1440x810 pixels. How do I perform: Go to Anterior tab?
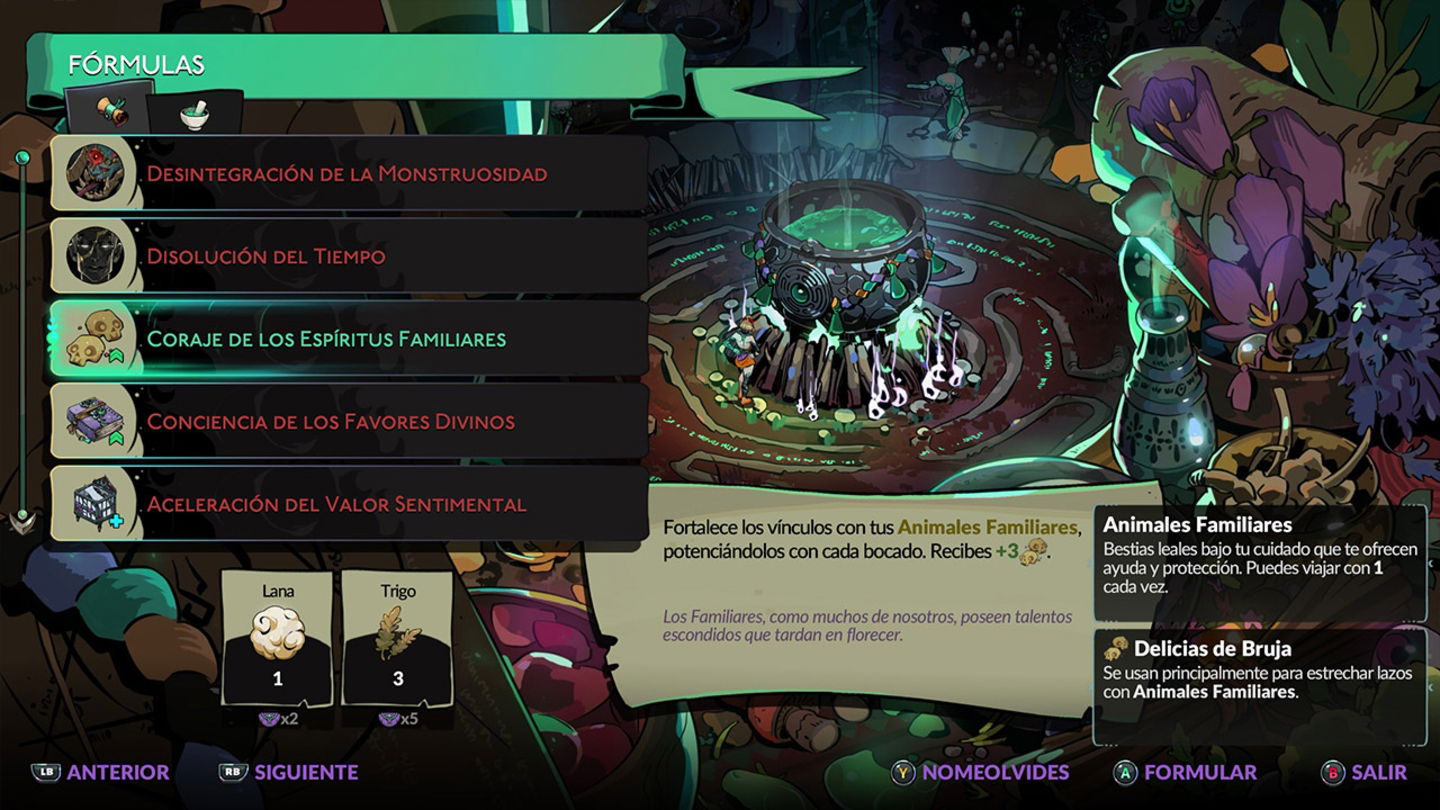coord(100,772)
